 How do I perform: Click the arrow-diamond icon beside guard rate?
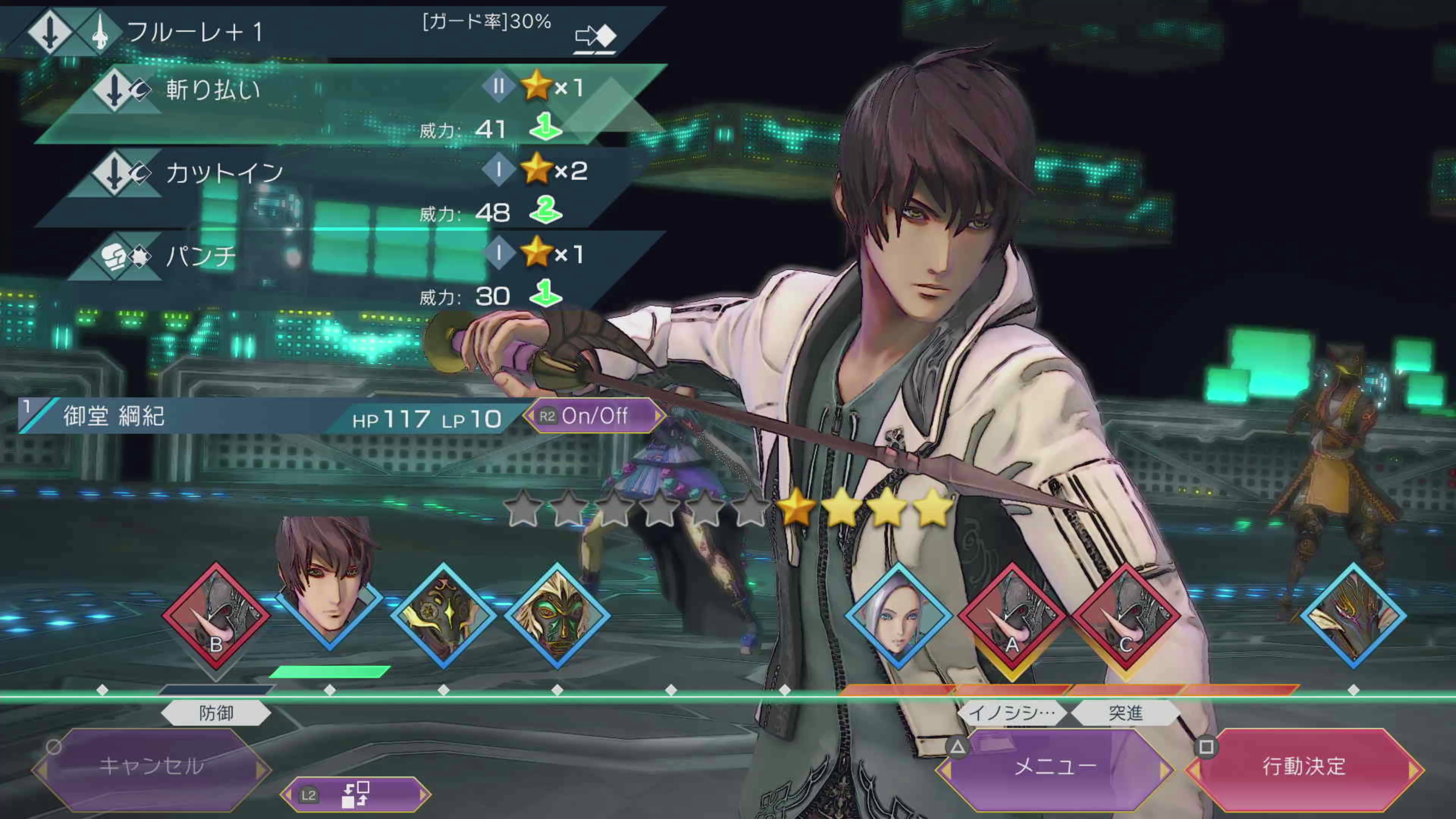point(595,37)
